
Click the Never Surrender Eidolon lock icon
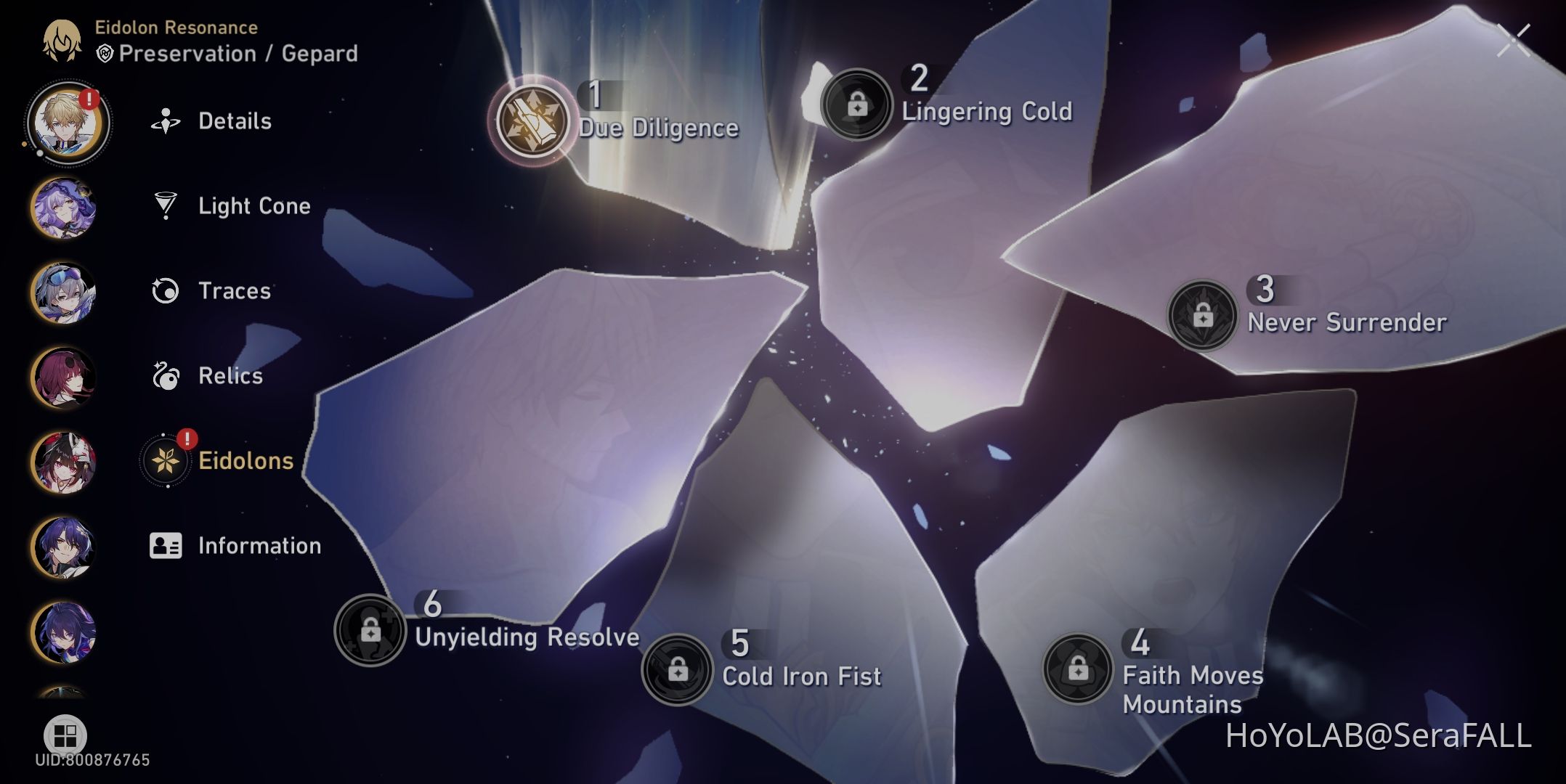pos(1202,315)
